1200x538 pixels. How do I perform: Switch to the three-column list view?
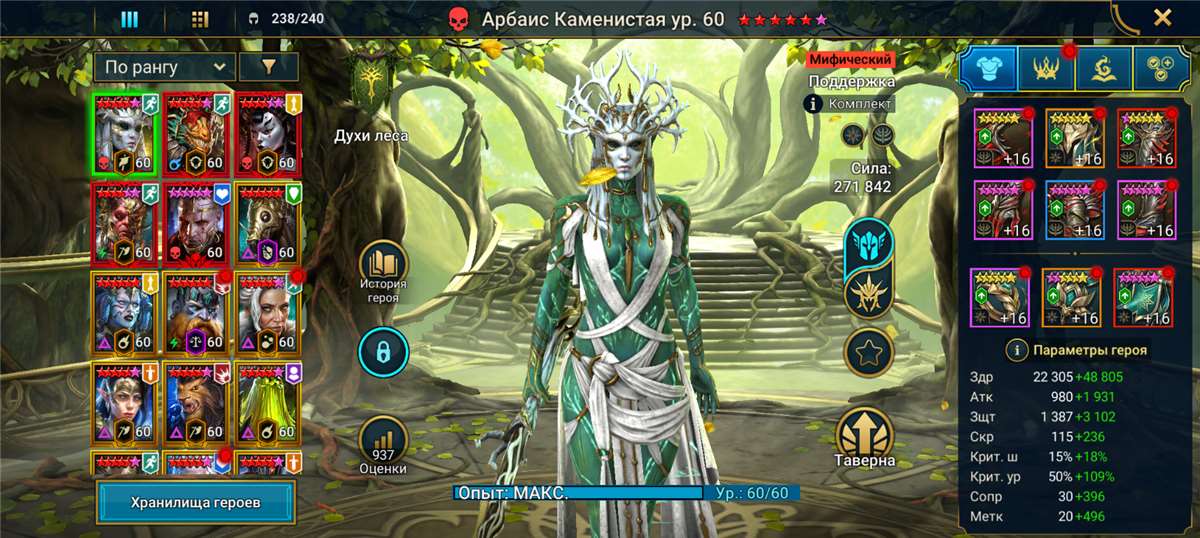(129, 18)
